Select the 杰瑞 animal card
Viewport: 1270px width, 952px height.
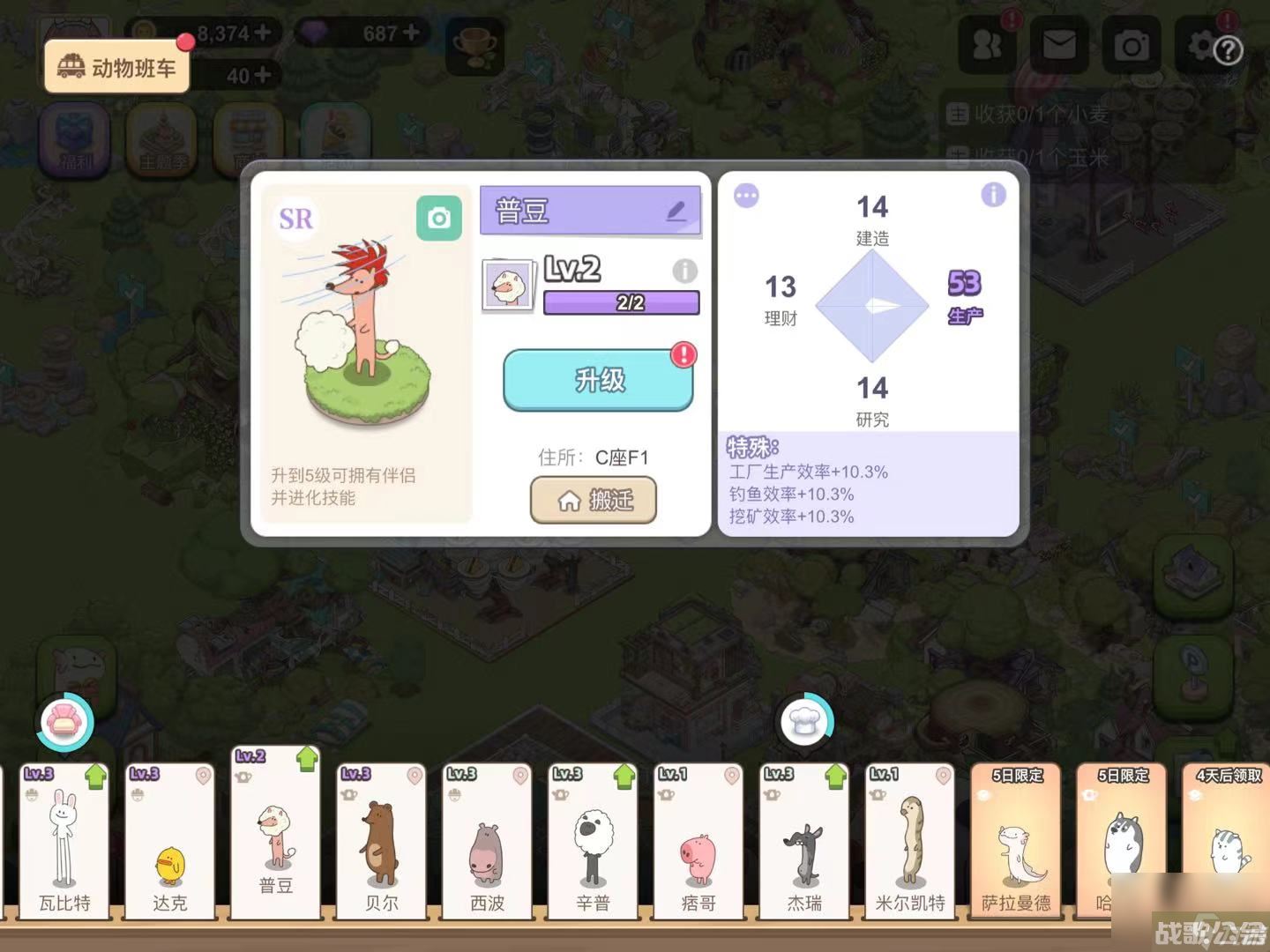coord(803,842)
